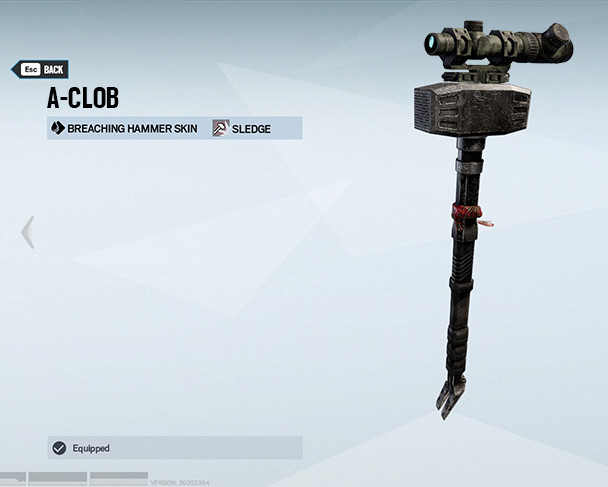Screen dimensions: 608x487
Task: Go back using the Back button
Action: click(40, 69)
